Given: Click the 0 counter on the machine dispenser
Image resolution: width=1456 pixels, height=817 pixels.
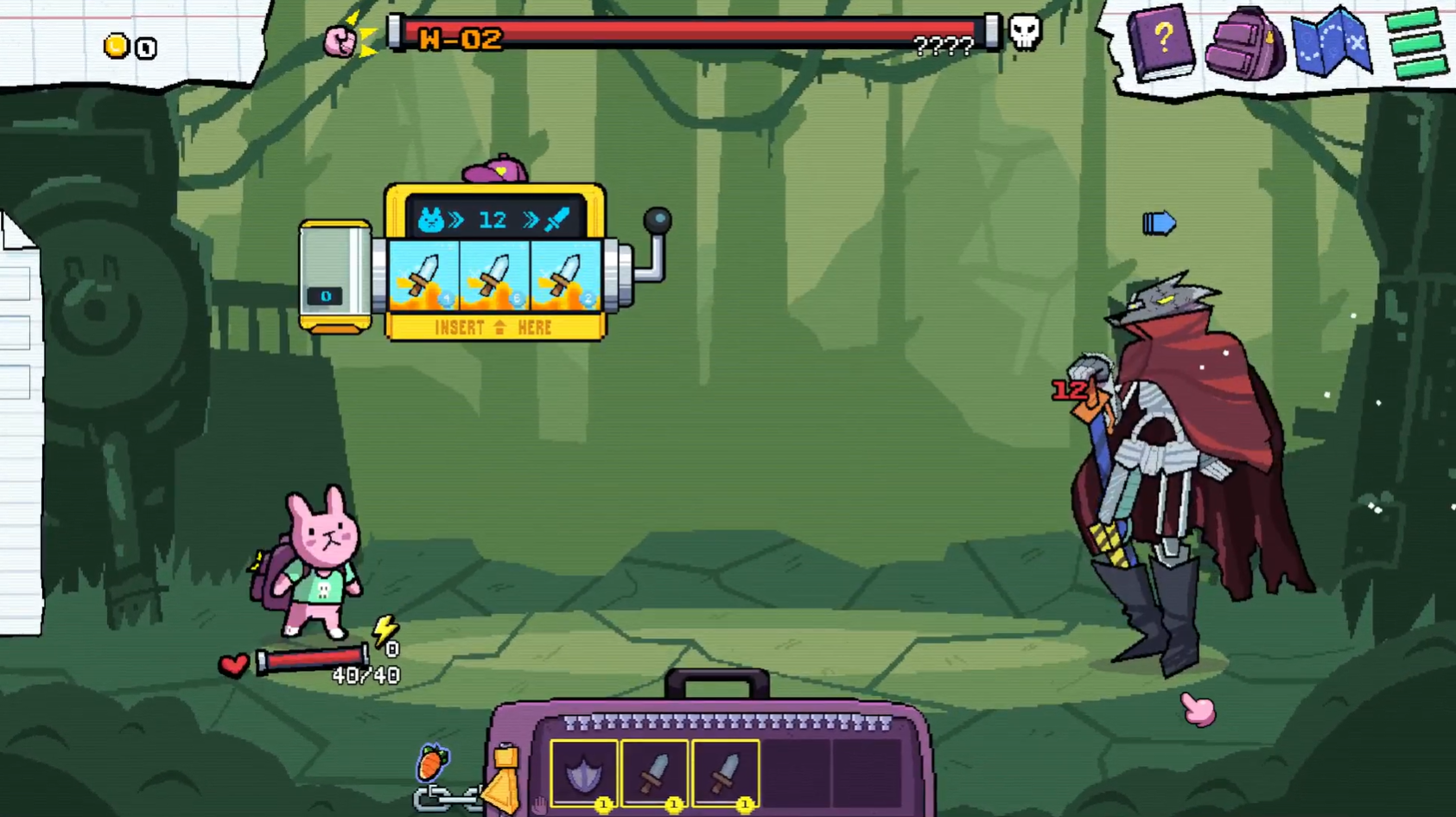Looking at the screenshot, I should point(325,295).
